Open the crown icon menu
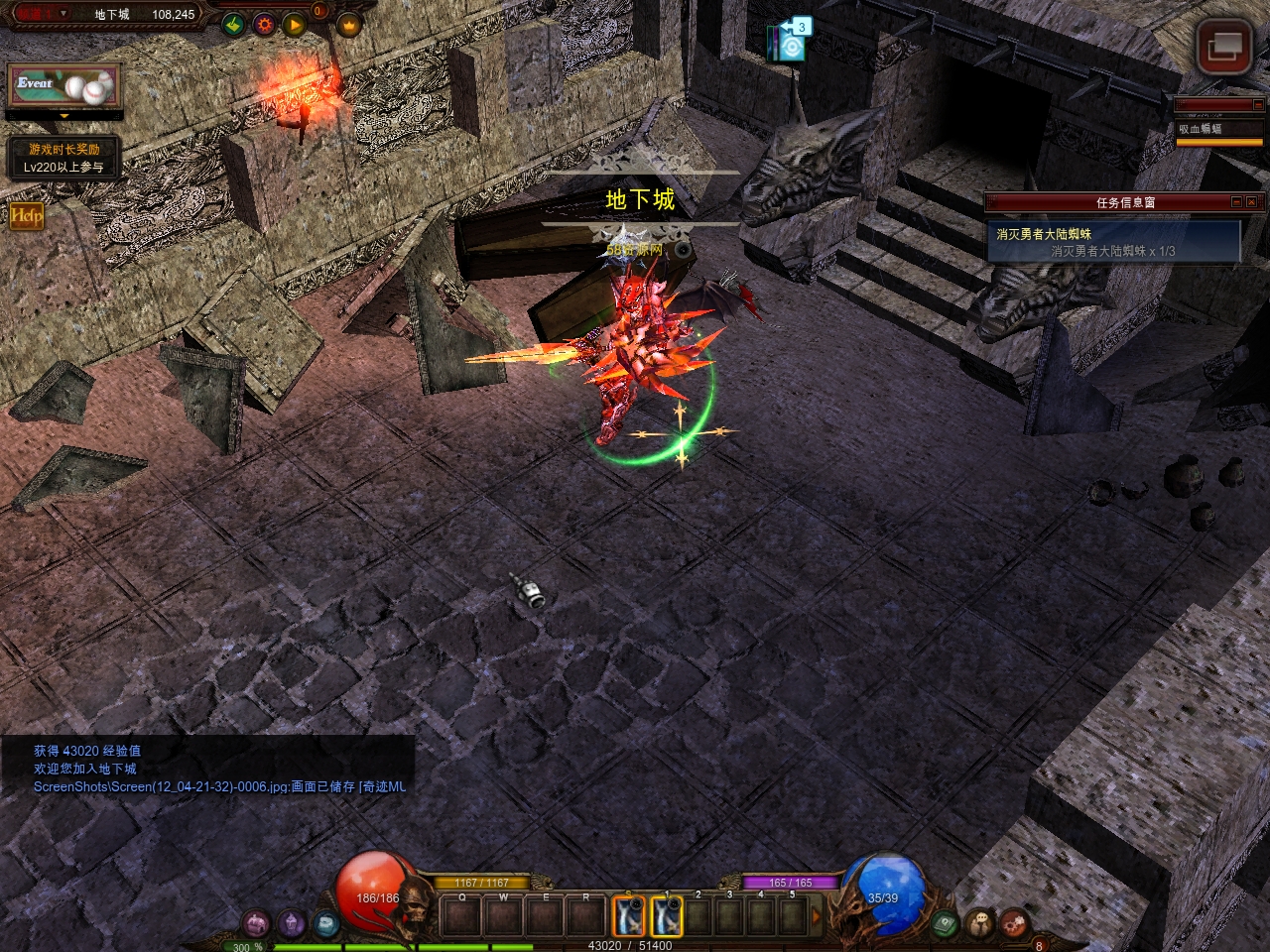Viewport: 1270px width, 952px height. coord(348,25)
